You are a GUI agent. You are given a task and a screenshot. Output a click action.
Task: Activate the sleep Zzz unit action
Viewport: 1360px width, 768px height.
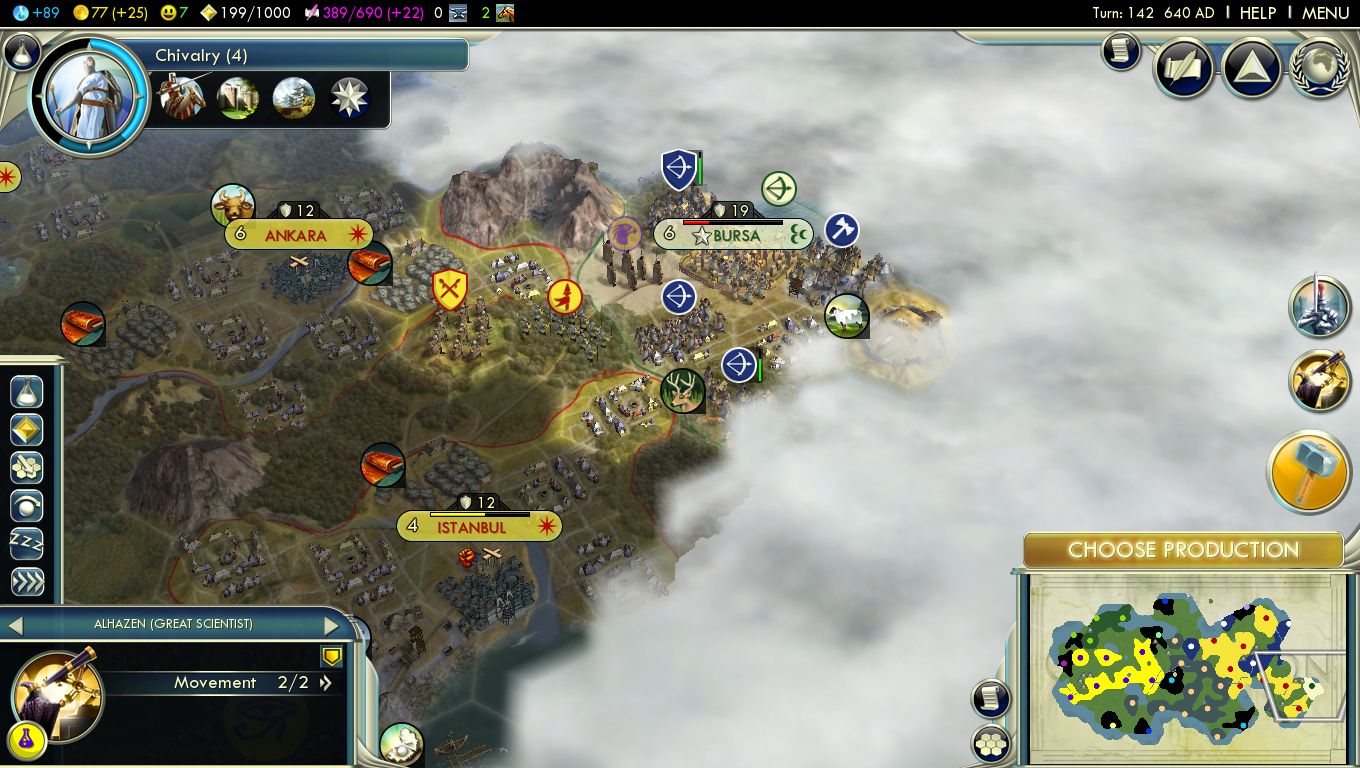[27, 544]
